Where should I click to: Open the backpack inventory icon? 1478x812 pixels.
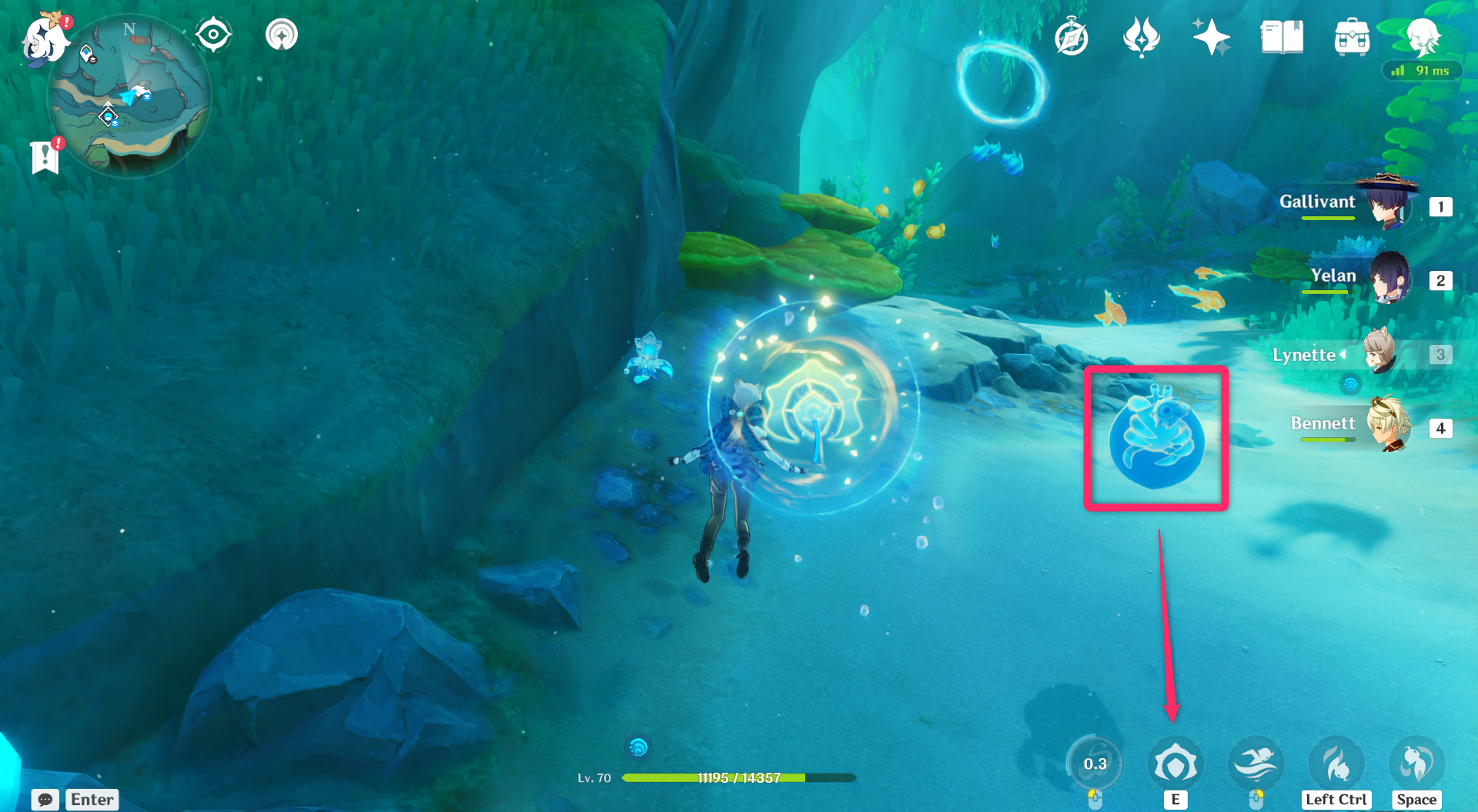1352,38
